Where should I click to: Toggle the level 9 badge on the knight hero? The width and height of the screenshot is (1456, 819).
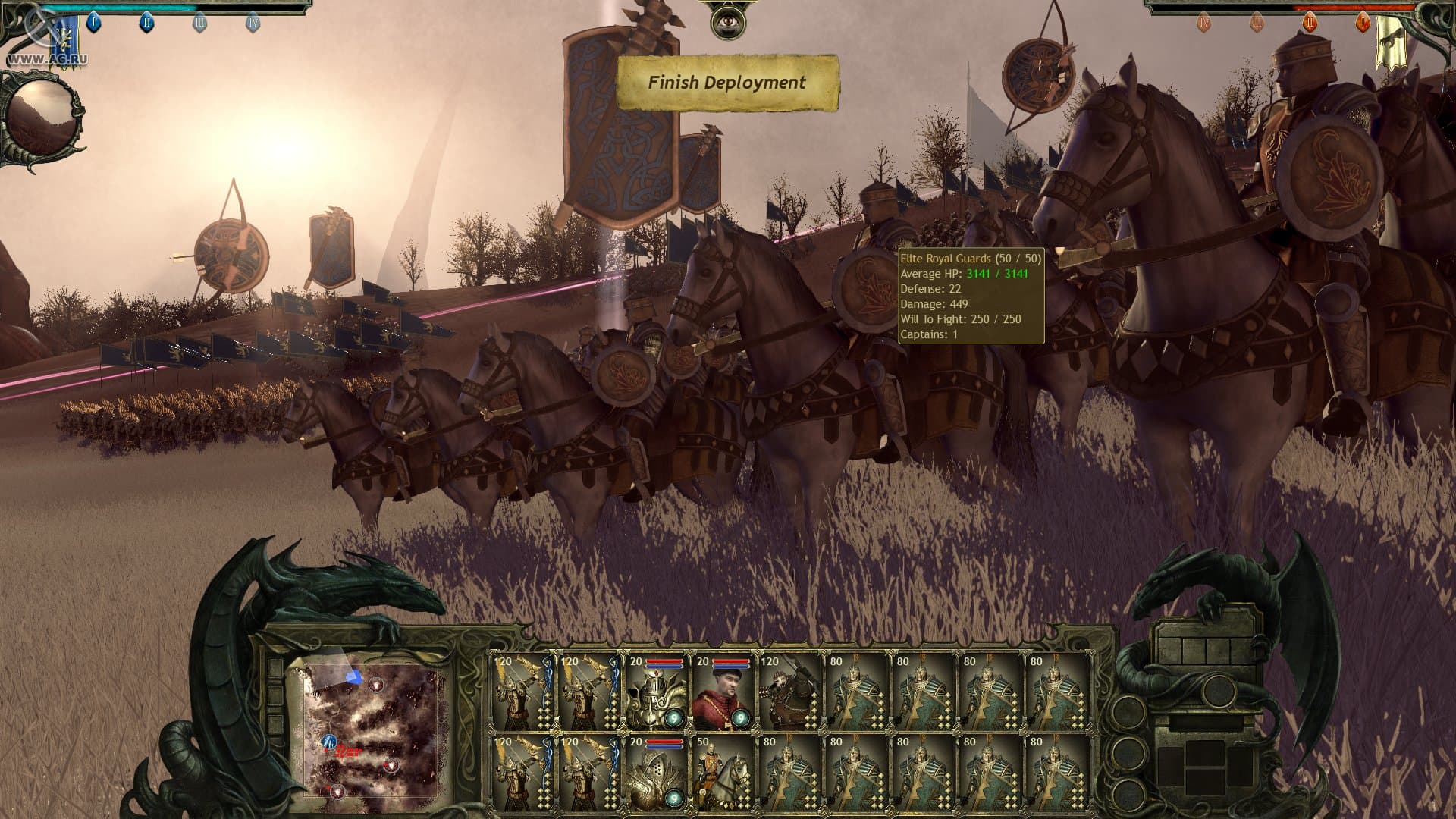674,717
